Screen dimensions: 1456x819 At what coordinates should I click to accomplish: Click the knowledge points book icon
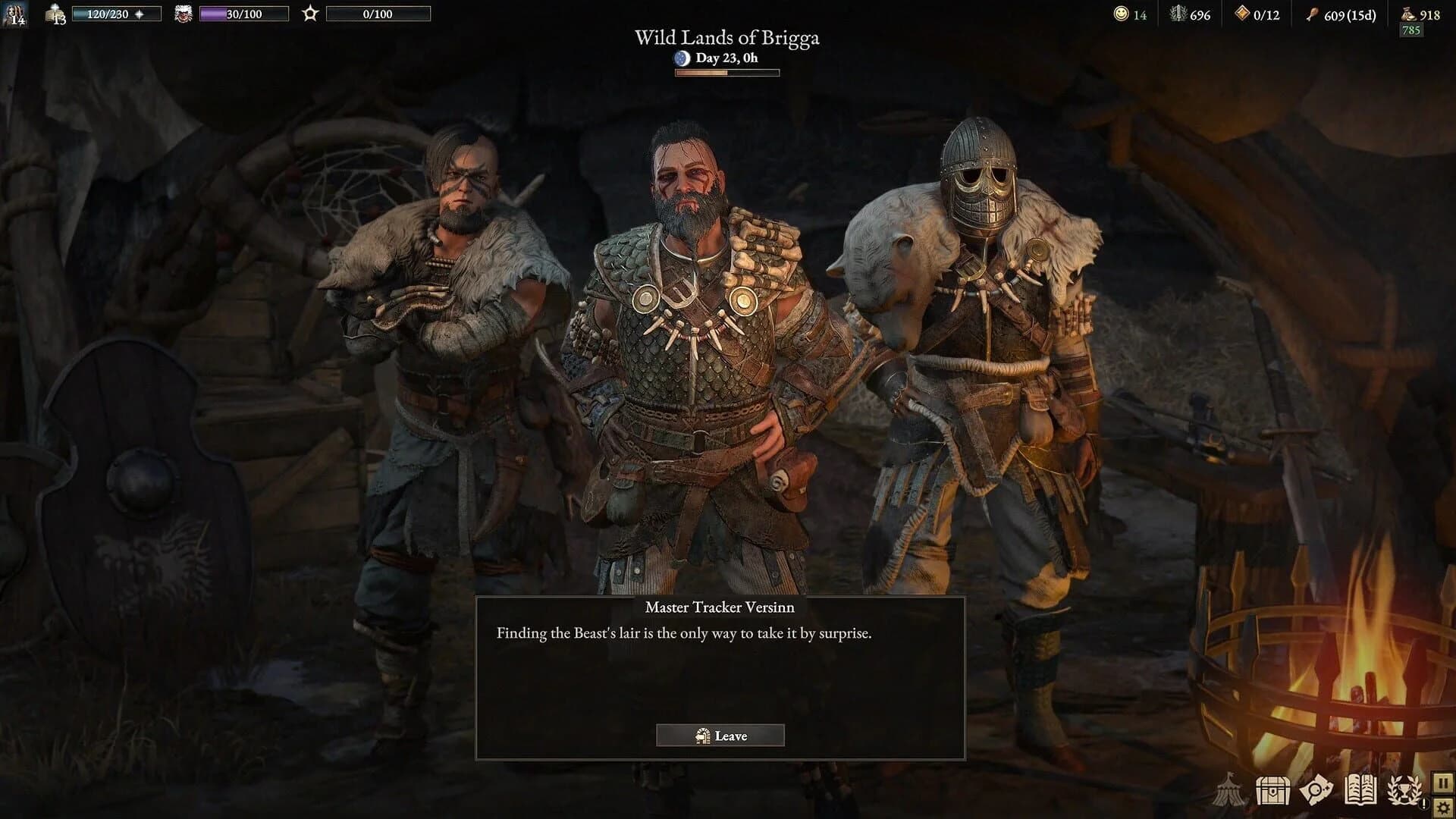pyautogui.click(x=53, y=14)
